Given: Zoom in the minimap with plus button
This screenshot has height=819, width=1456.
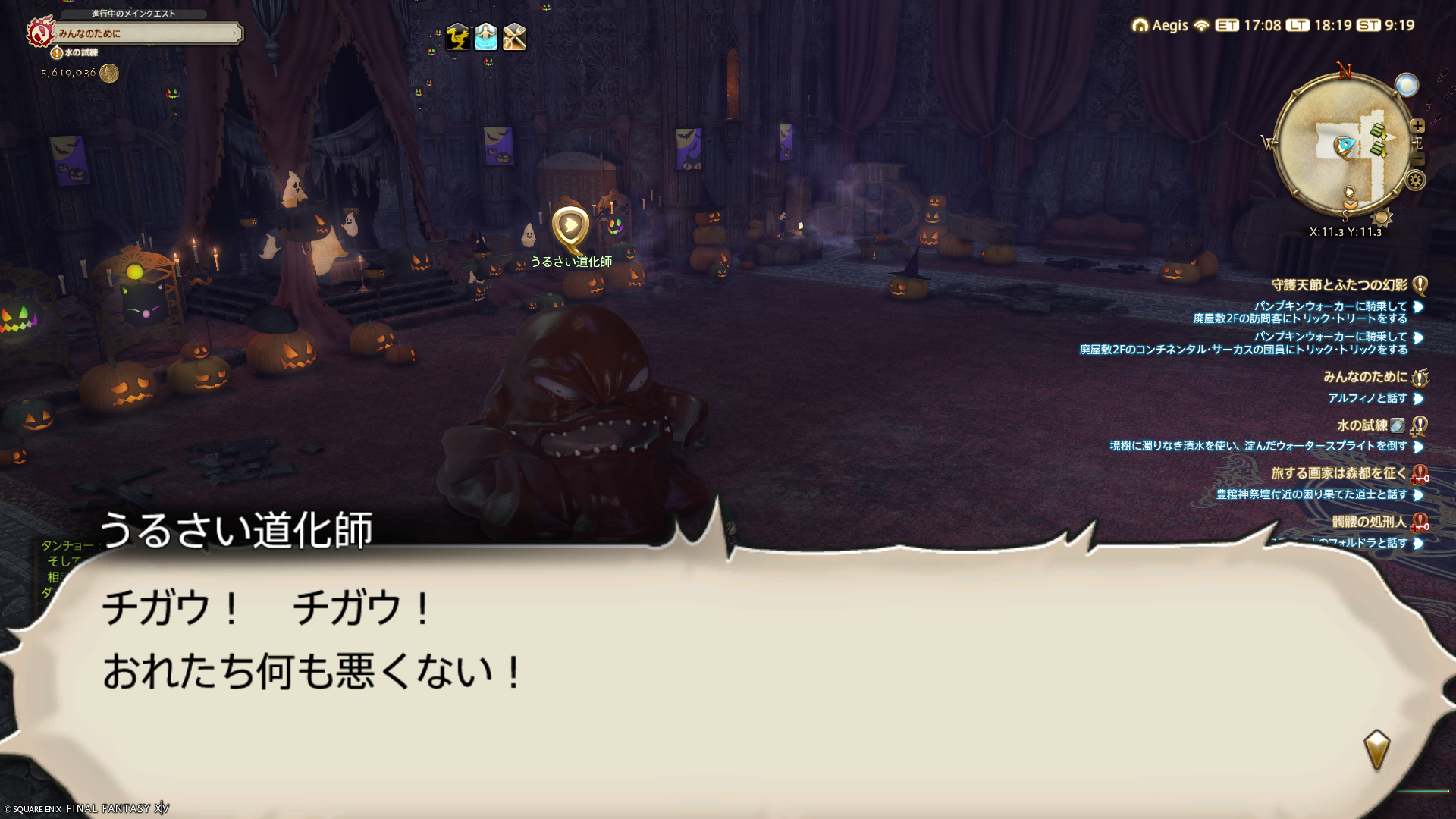Looking at the screenshot, I should (x=1417, y=126).
